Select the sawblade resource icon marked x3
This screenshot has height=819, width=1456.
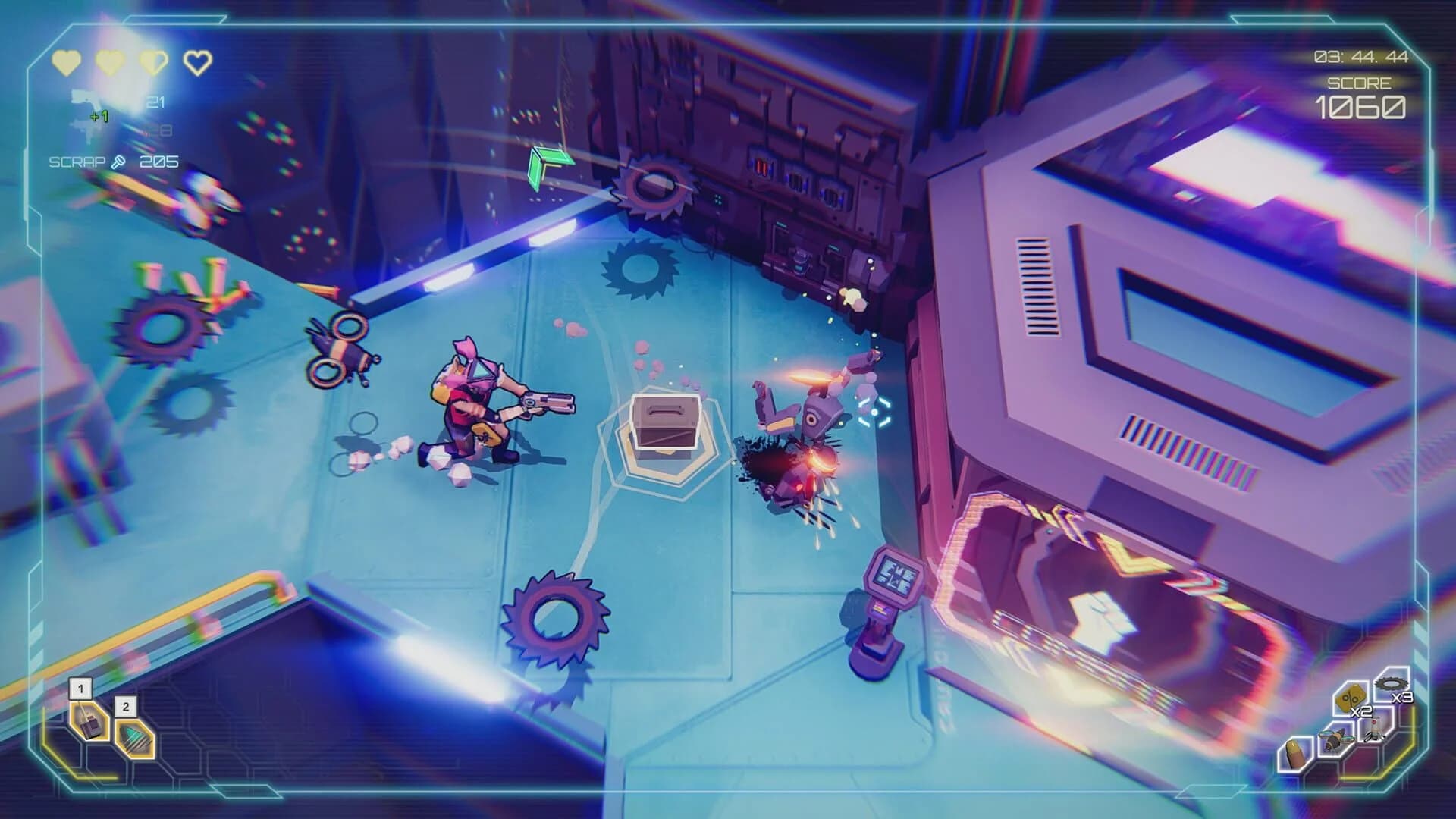(1390, 682)
